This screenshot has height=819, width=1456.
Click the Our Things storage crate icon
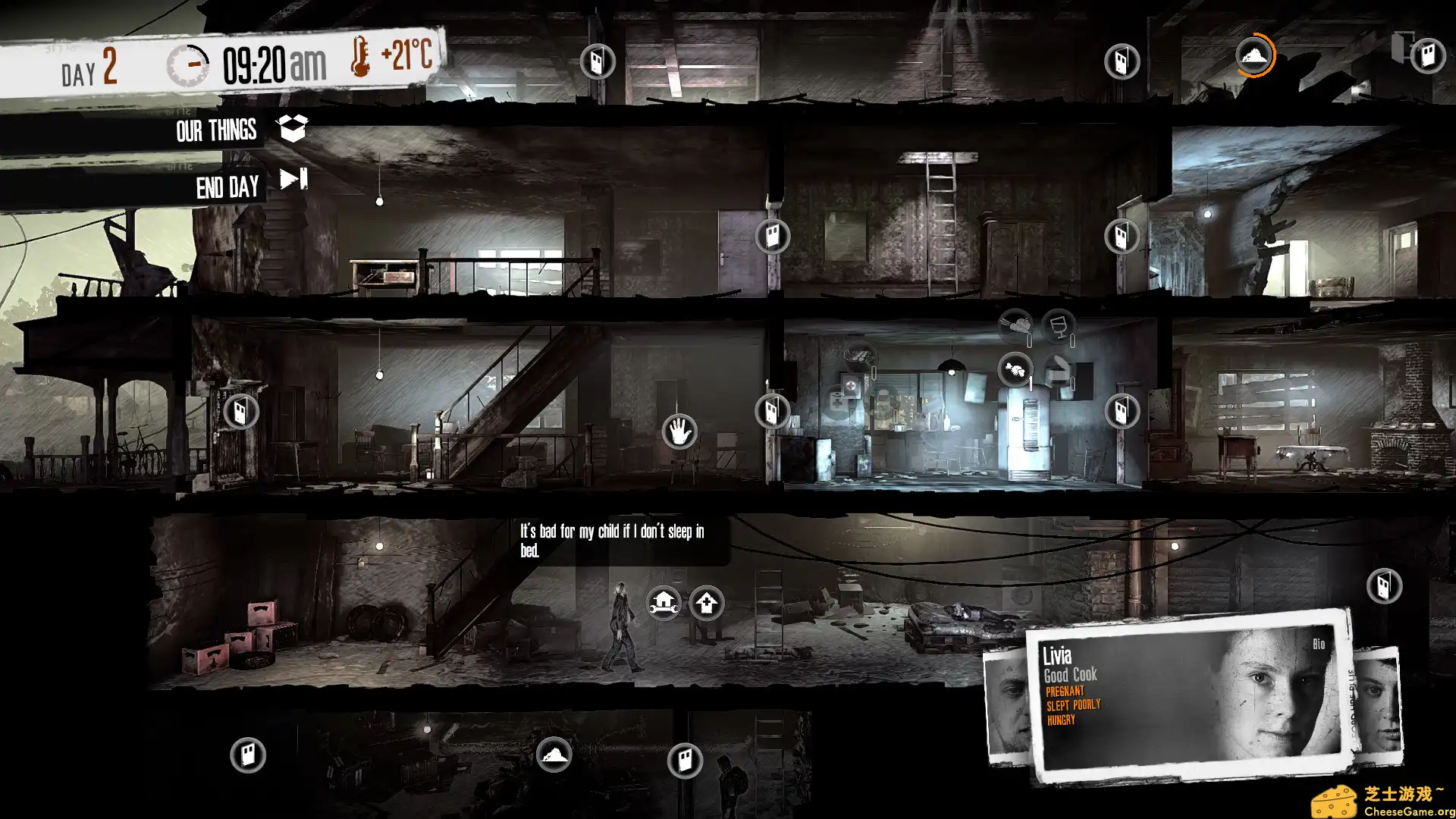294,127
